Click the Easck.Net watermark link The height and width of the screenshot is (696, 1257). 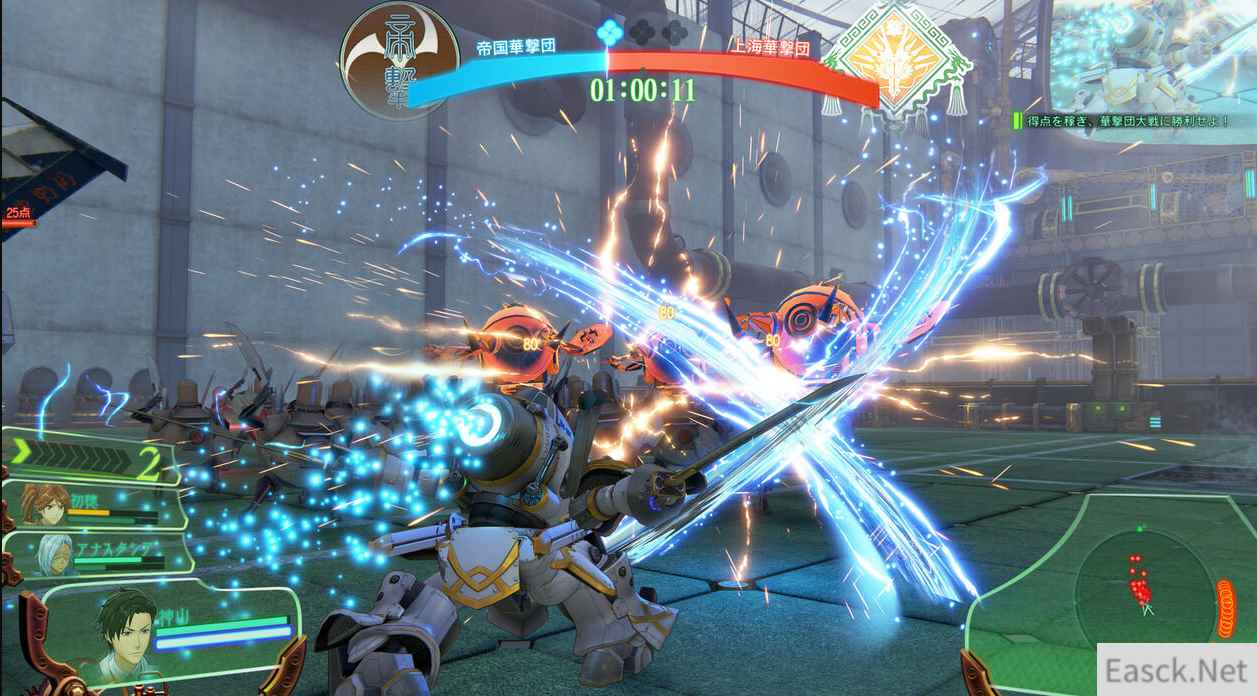pyautogui.click(x=1176, y=671)
